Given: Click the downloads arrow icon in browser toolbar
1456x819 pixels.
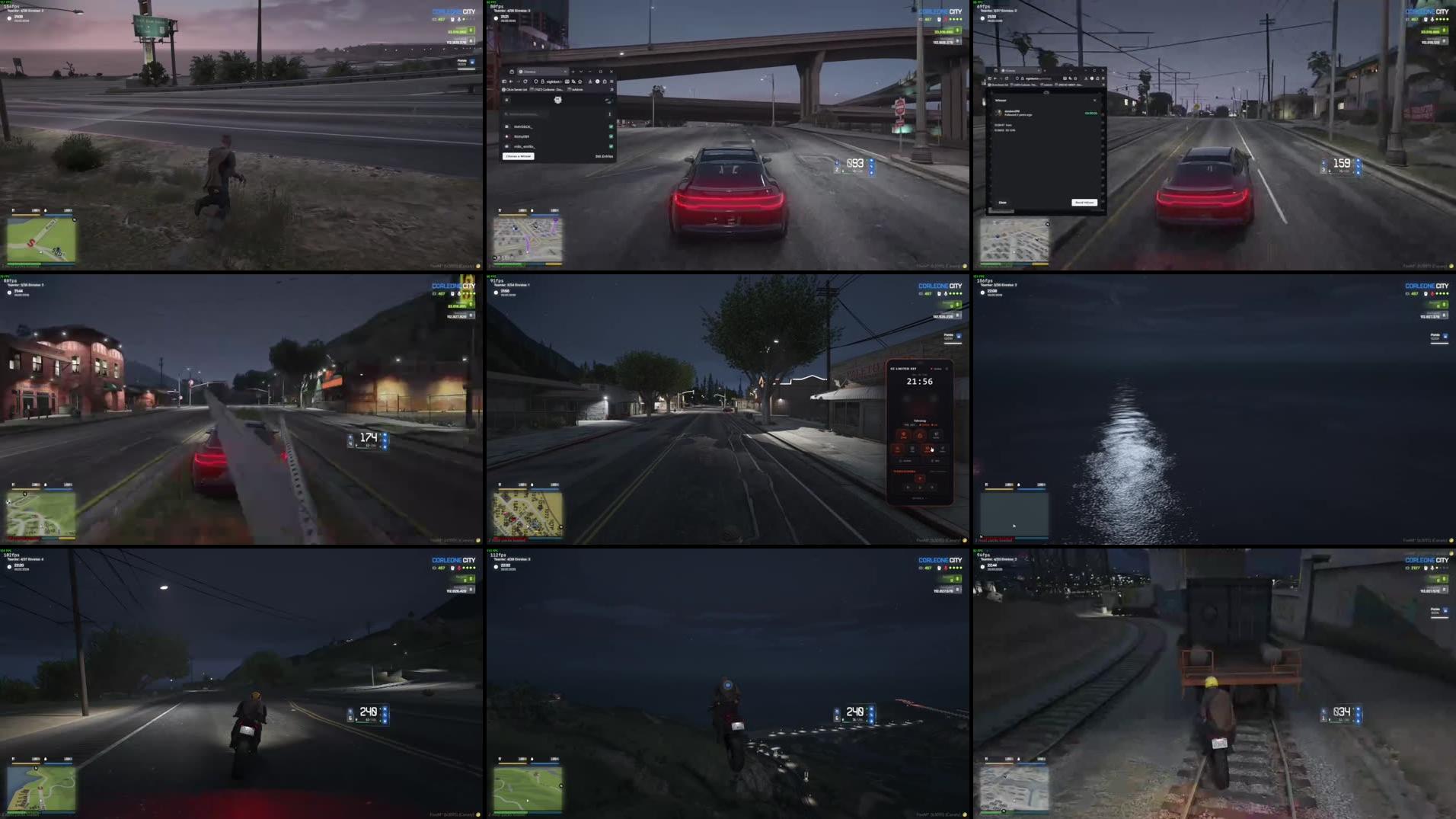Looking at the screenshot, I should (x=590, y=82).
